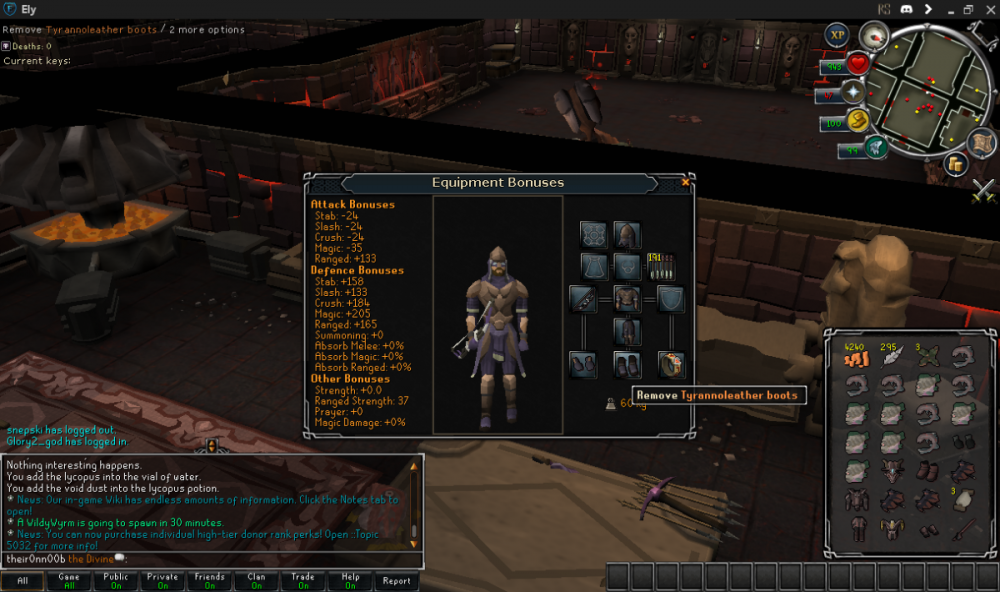The height and width of the screenshot is (592, 1000).
Task: Click the minimap compass
Action: [x=874, y=36]
